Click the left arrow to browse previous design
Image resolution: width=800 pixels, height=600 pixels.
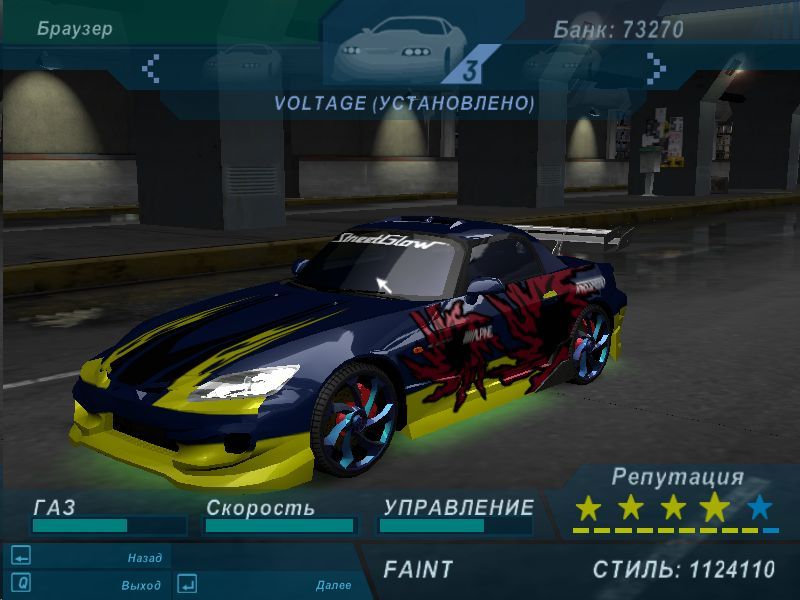[152, 68]
